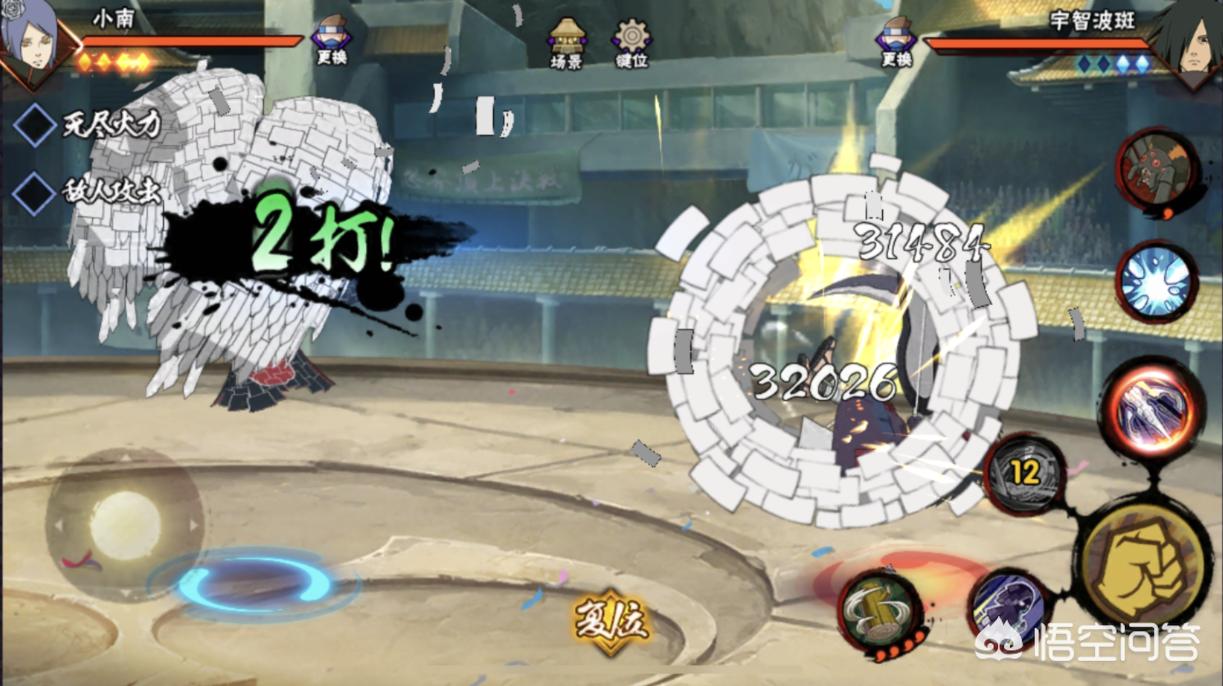This screenshot has height=686, width=1223.
Task: Summon the creature from the top-right skill icon
Action: click(x=1157, y=165)
